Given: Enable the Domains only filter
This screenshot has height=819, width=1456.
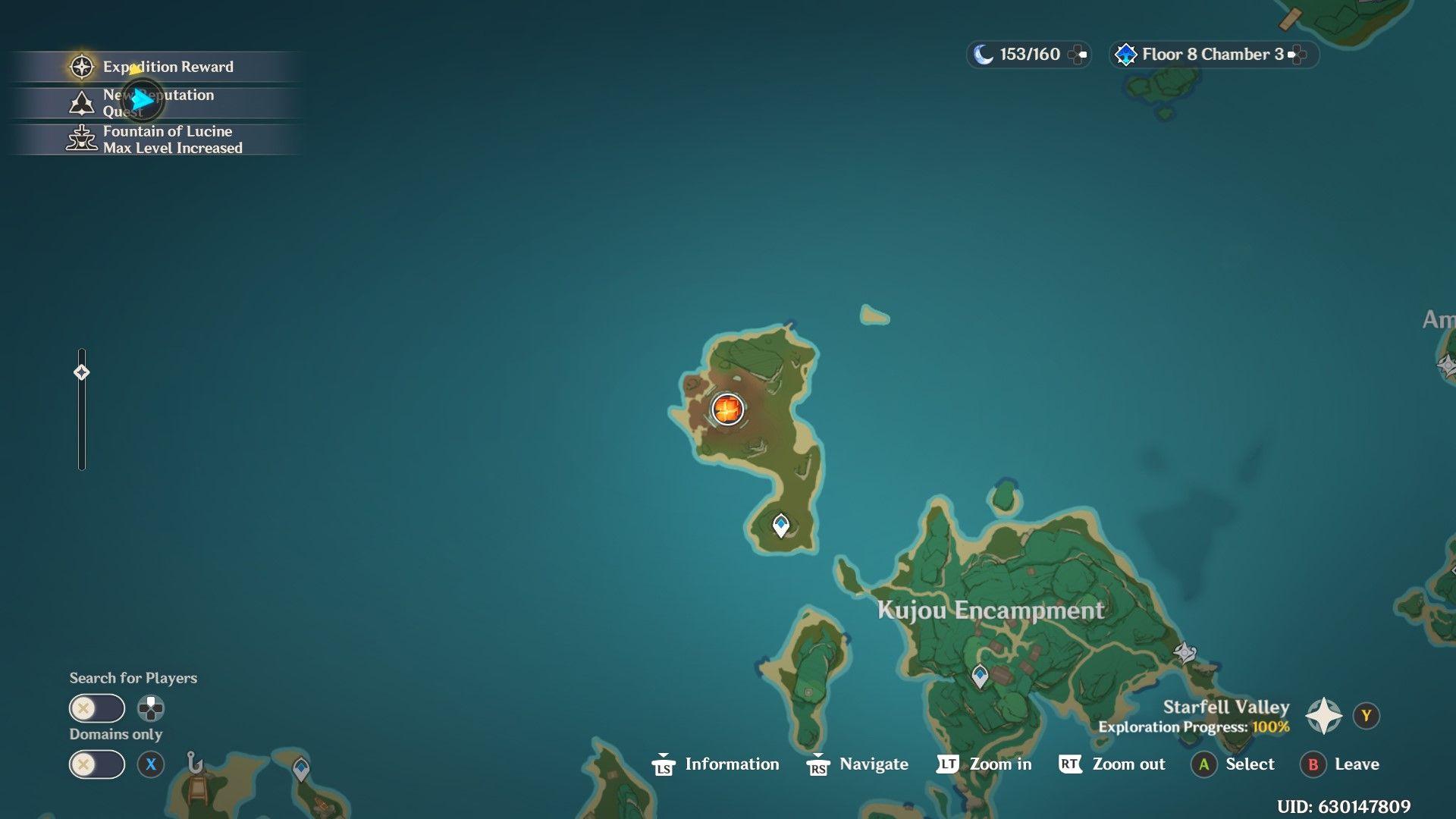Looking at the screenshot, I should (x=97, y=764).
